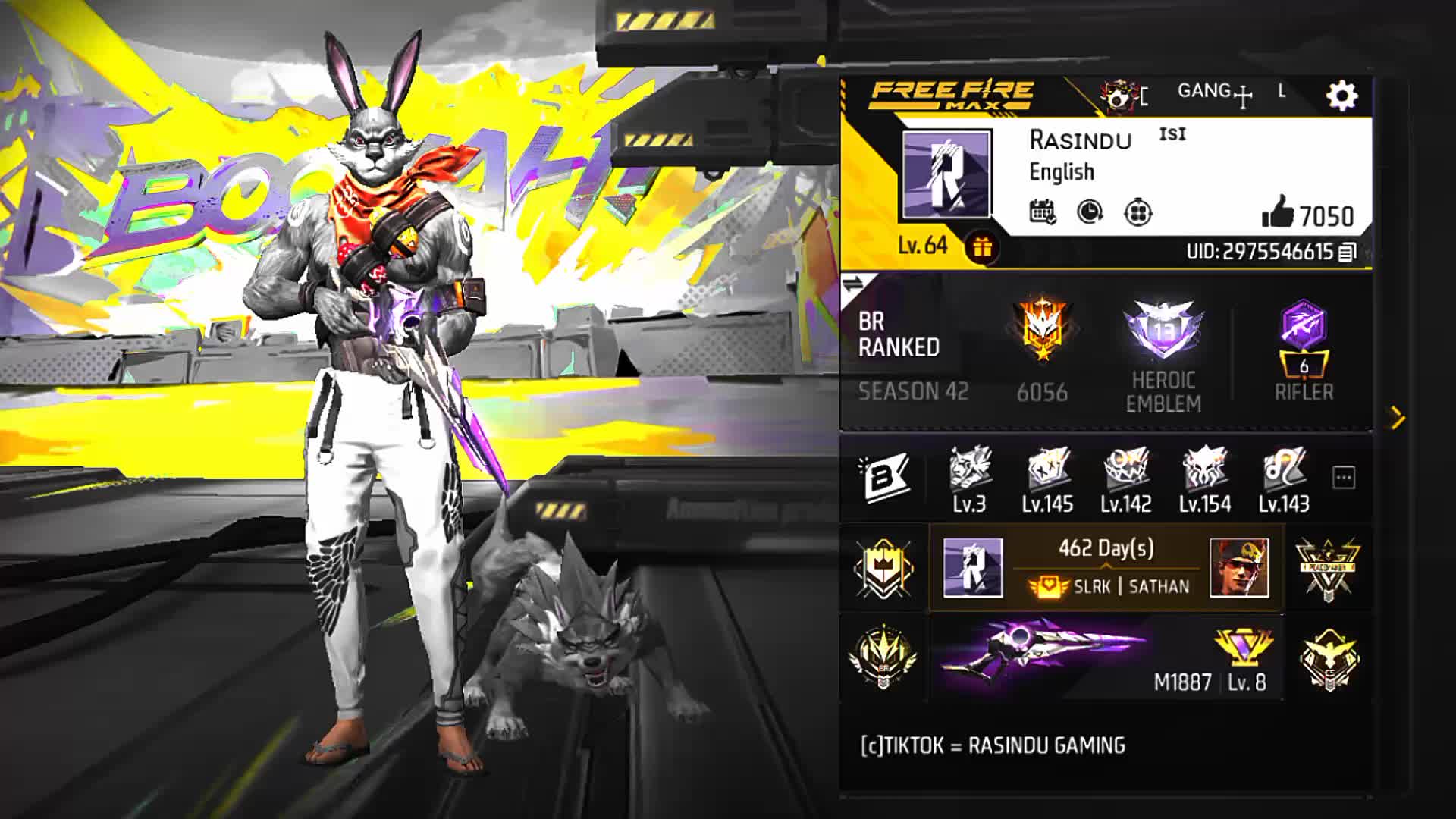Toggle the ranked mode swap arrows

click(x=853, y=284)
